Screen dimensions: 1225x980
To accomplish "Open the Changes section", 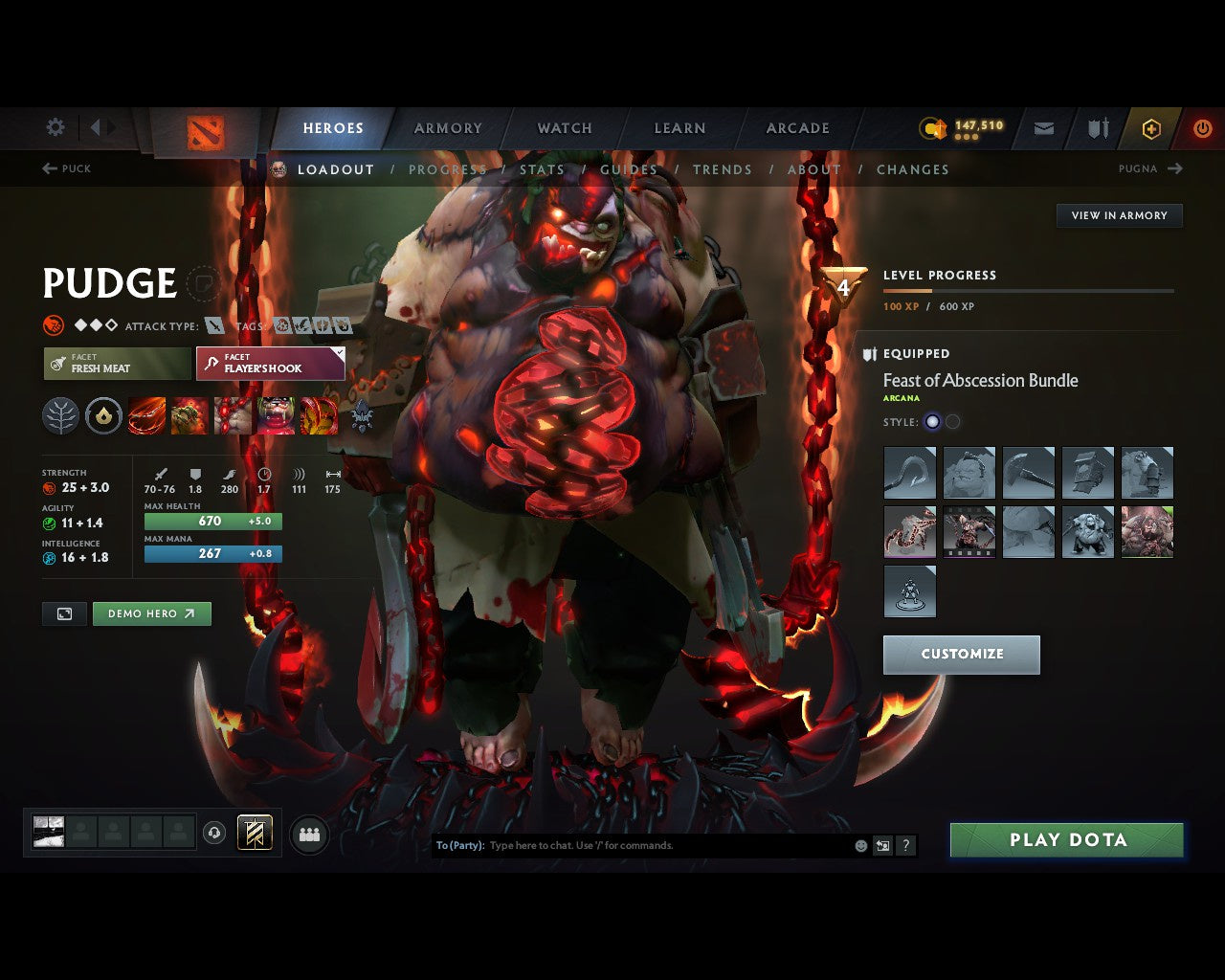I will coord(912,169).
